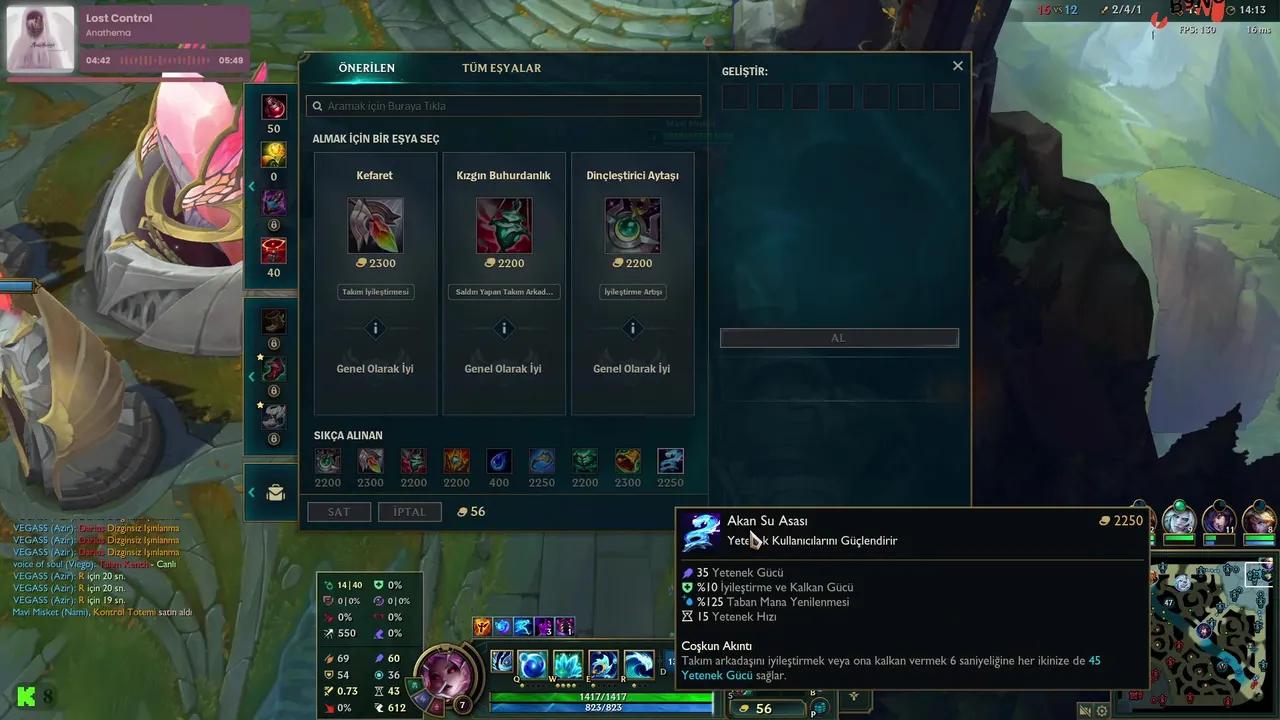Select the Kızgın Buhurdanlık item icon

click(503, 225)
